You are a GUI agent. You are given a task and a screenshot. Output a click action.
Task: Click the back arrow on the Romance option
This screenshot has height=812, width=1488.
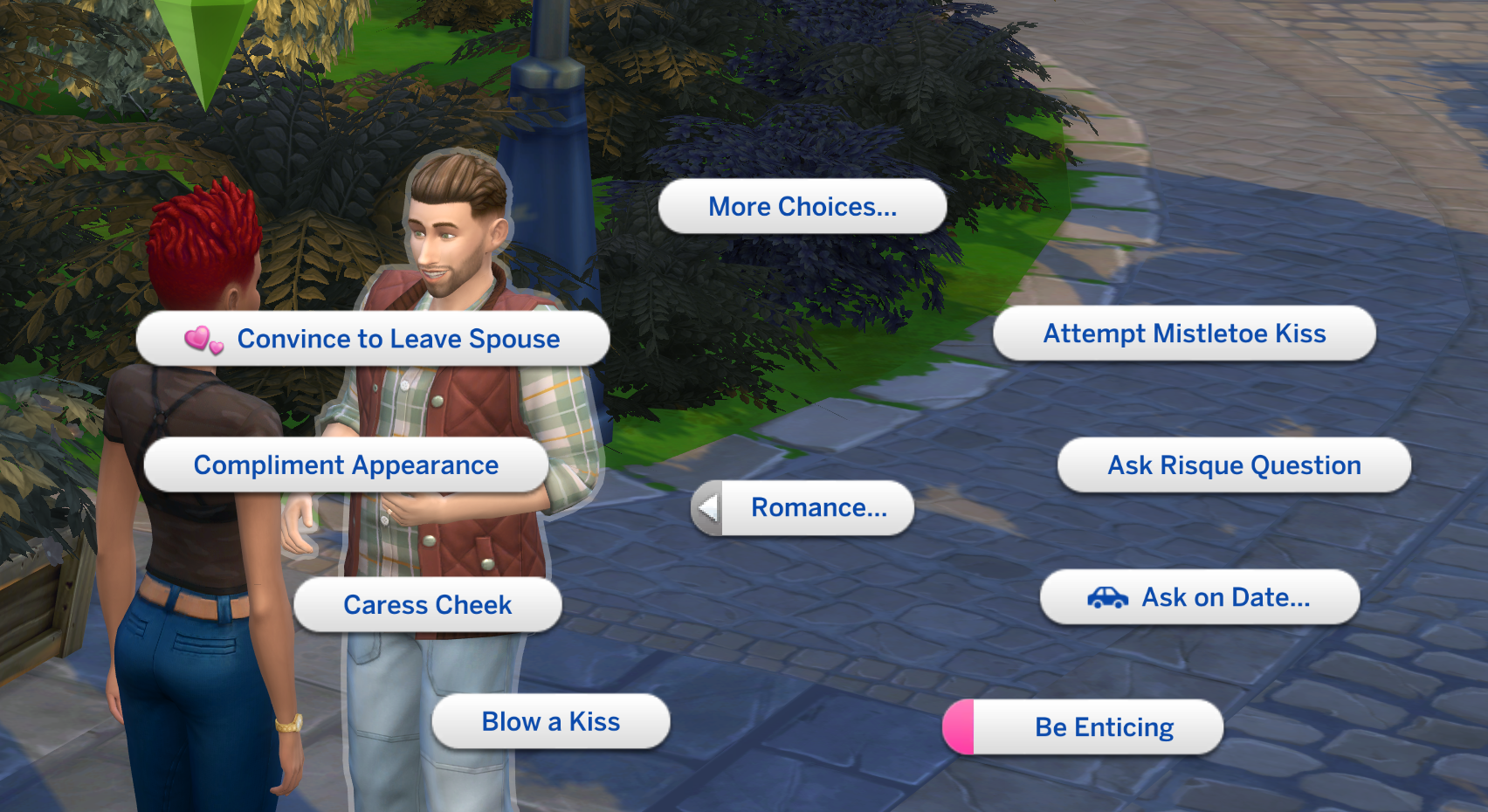(709, 507)
